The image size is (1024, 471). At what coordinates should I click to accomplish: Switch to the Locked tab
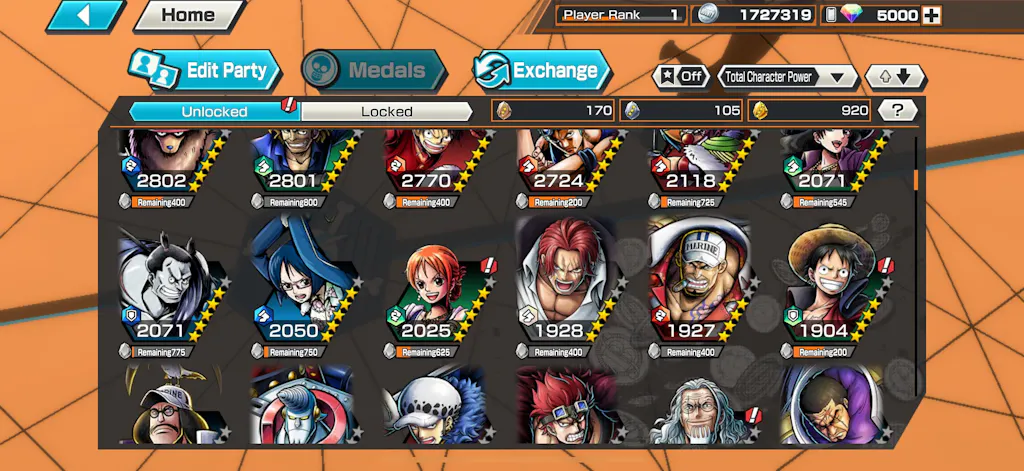(x=386, y=111)
